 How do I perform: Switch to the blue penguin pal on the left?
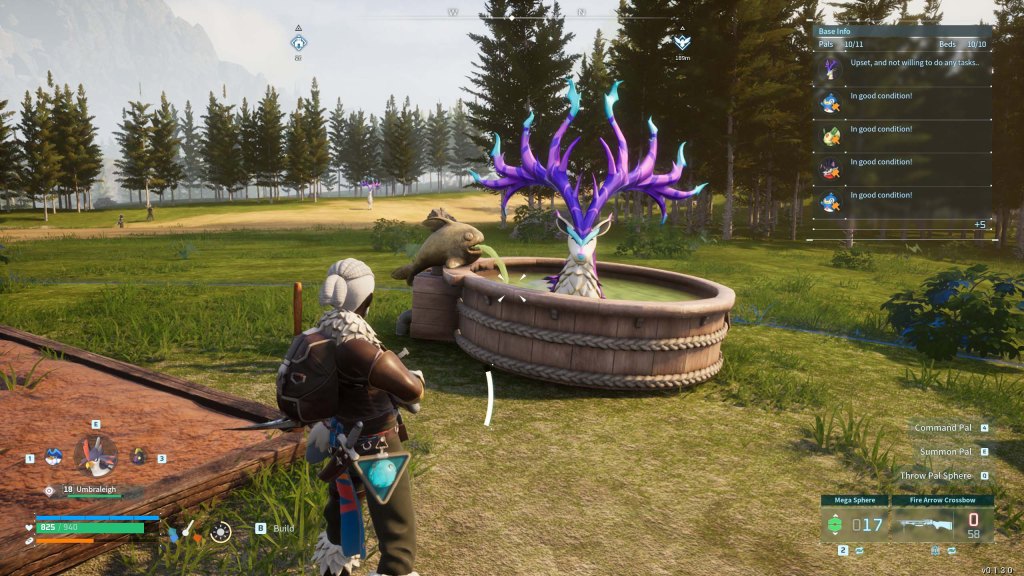pos(54,457)
